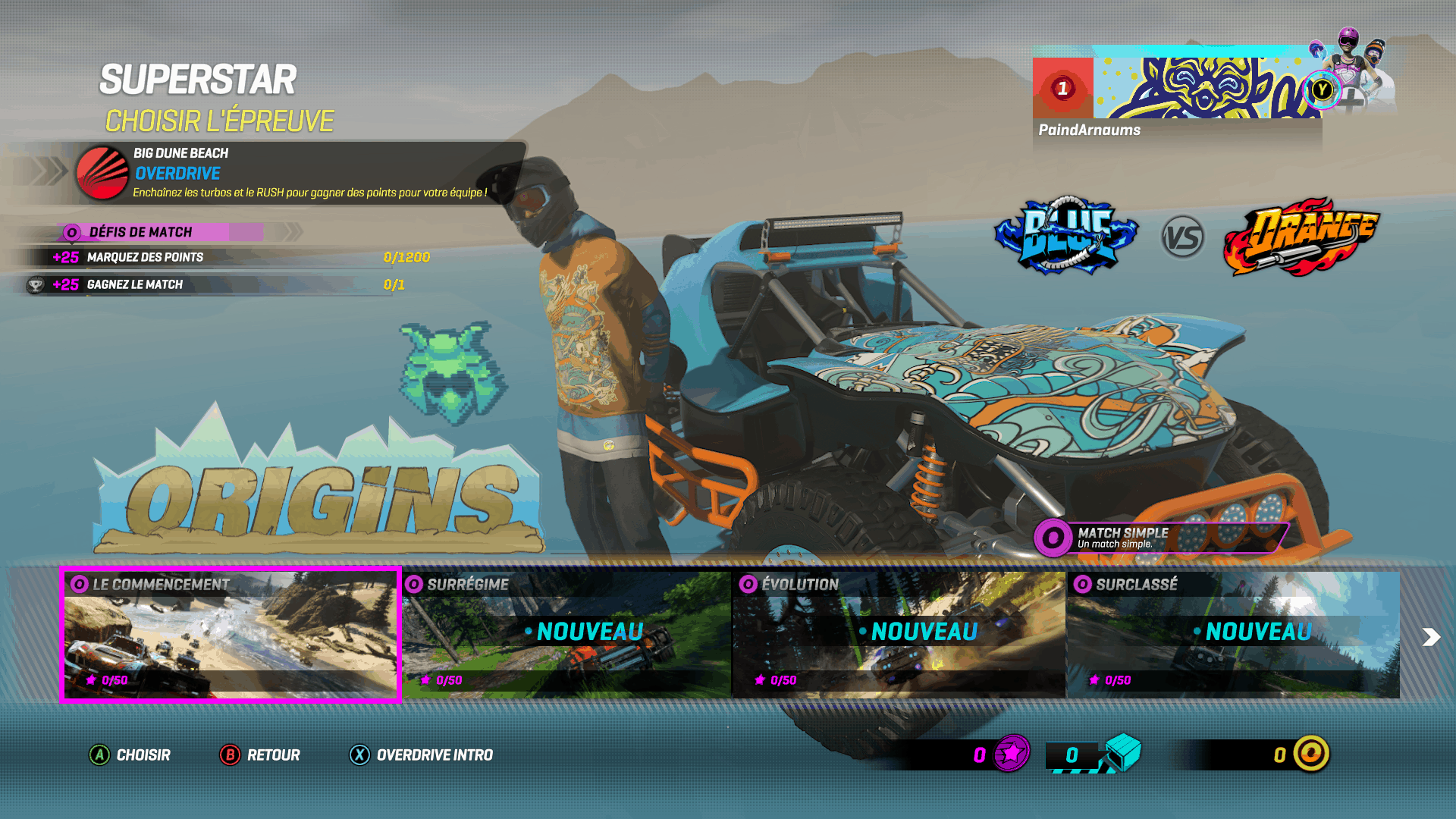This screenshot has height=819, width=1456.
Task: Select the Marquez des points challenge row
Action: 227,257
